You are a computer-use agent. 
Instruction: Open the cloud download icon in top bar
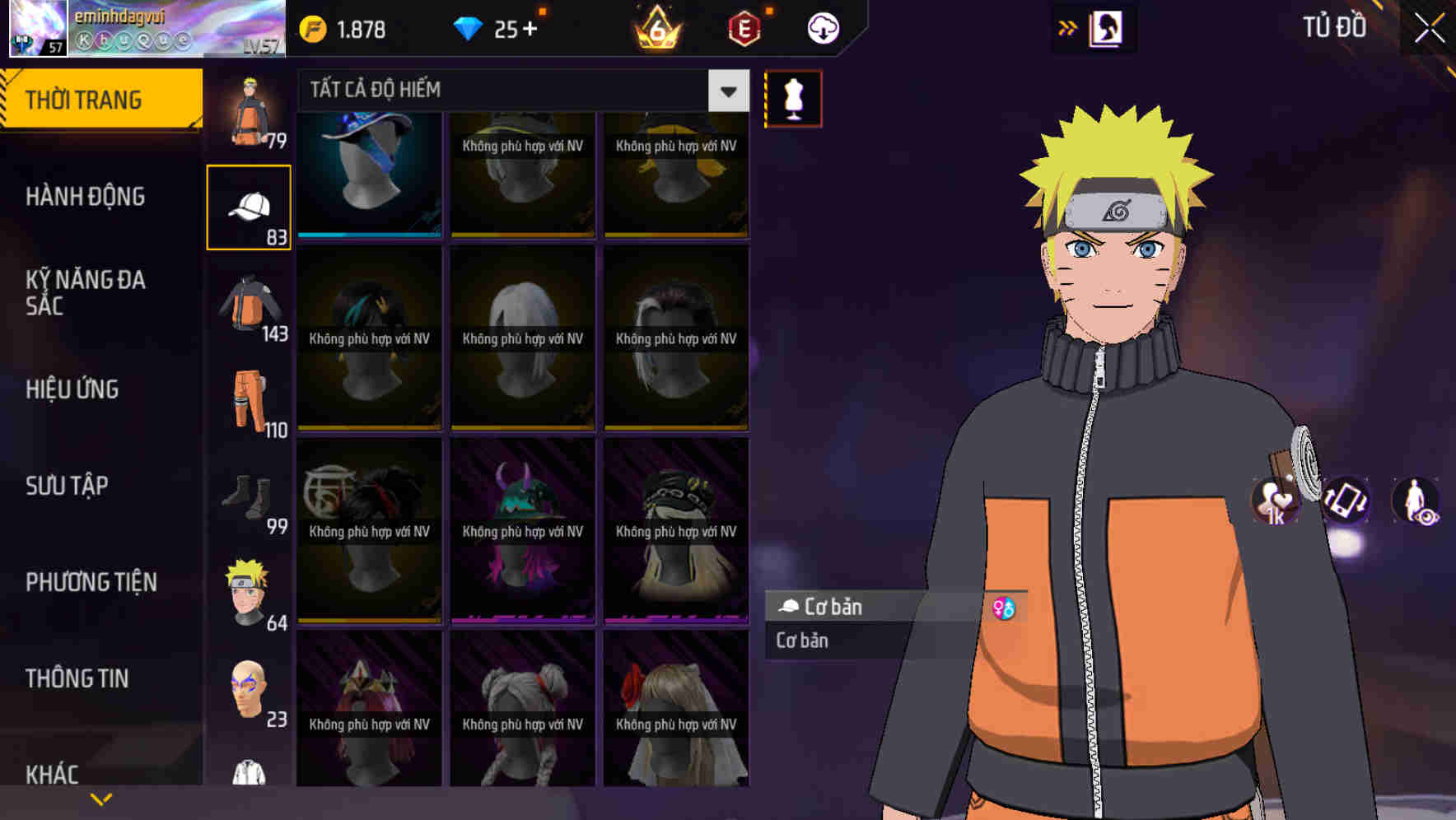(x=822, y=27)
